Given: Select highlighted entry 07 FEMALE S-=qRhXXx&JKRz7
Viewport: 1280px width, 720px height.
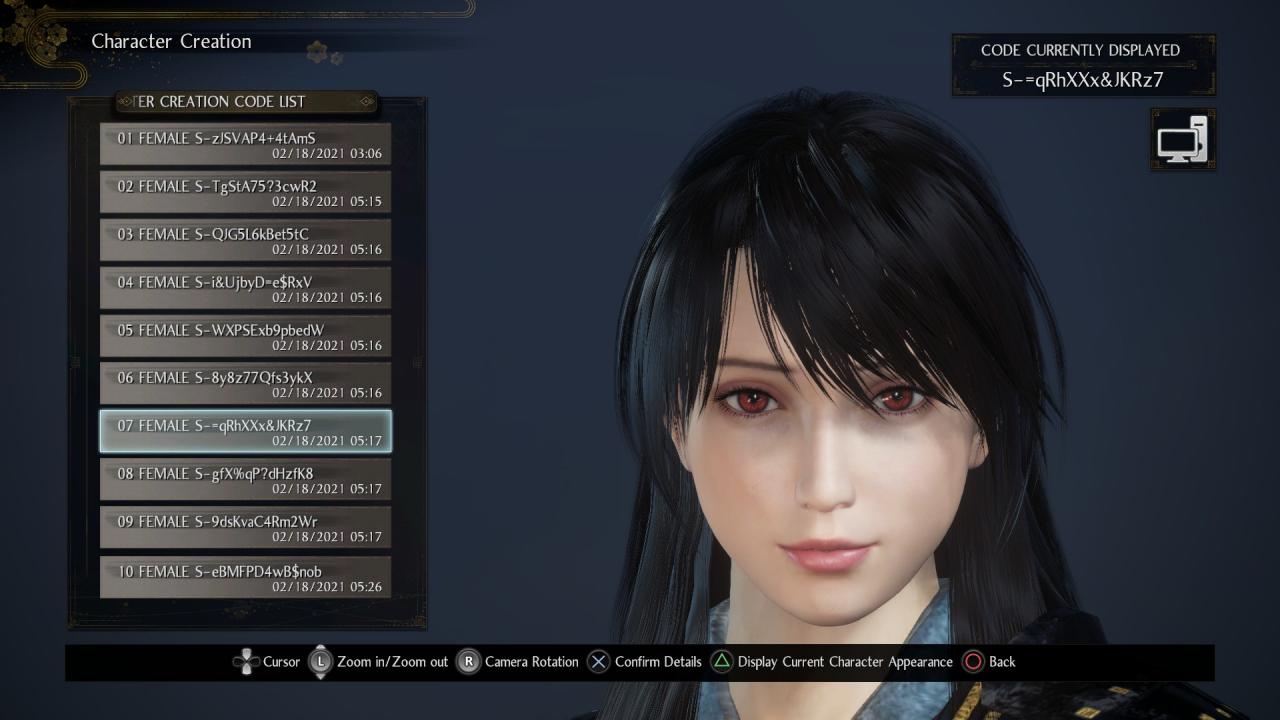Looking at the screenshot, I should tap(245, 432).
